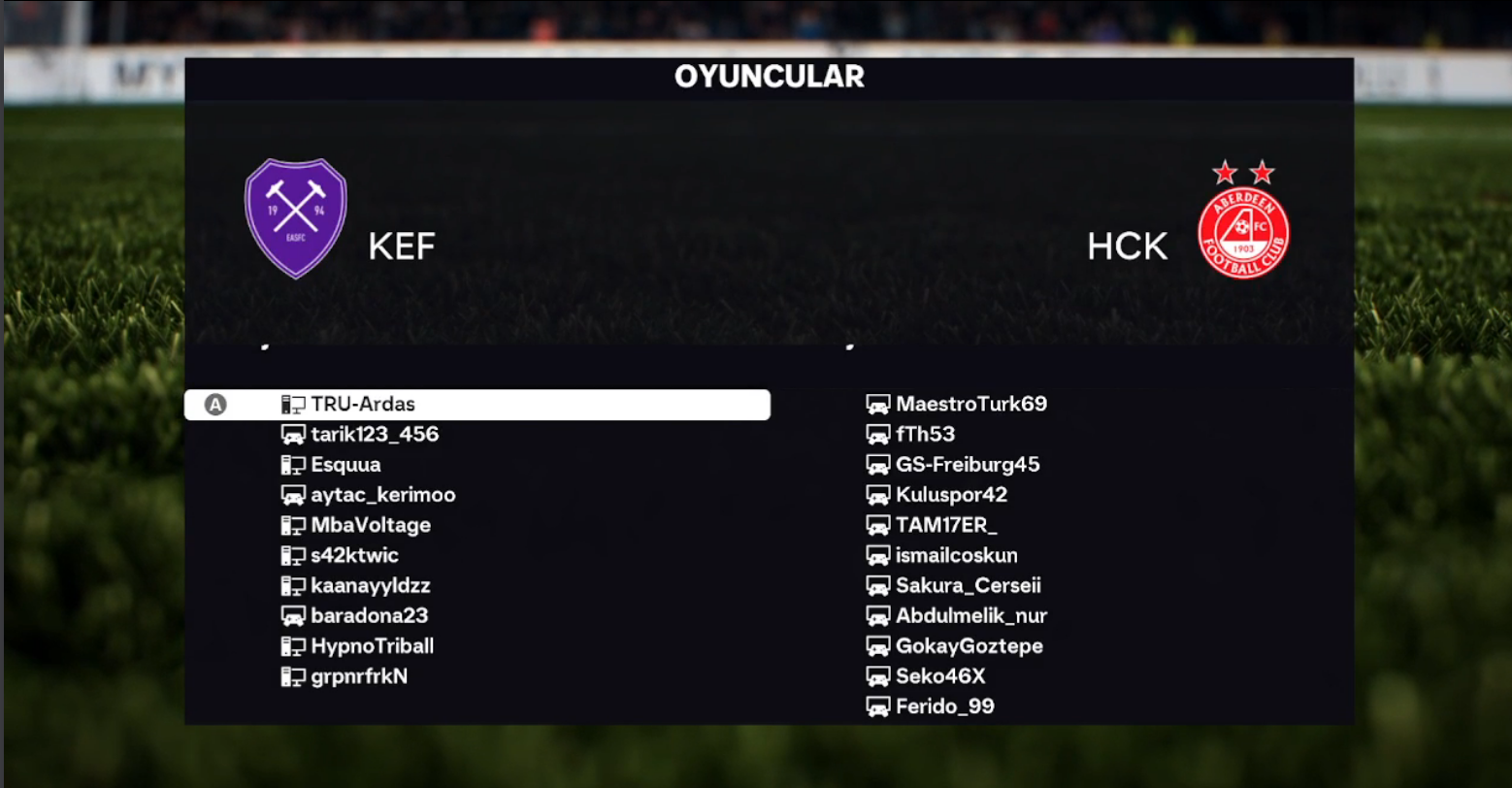
Task: Select the Sakura_Cerseii player row
Action: 968,586
